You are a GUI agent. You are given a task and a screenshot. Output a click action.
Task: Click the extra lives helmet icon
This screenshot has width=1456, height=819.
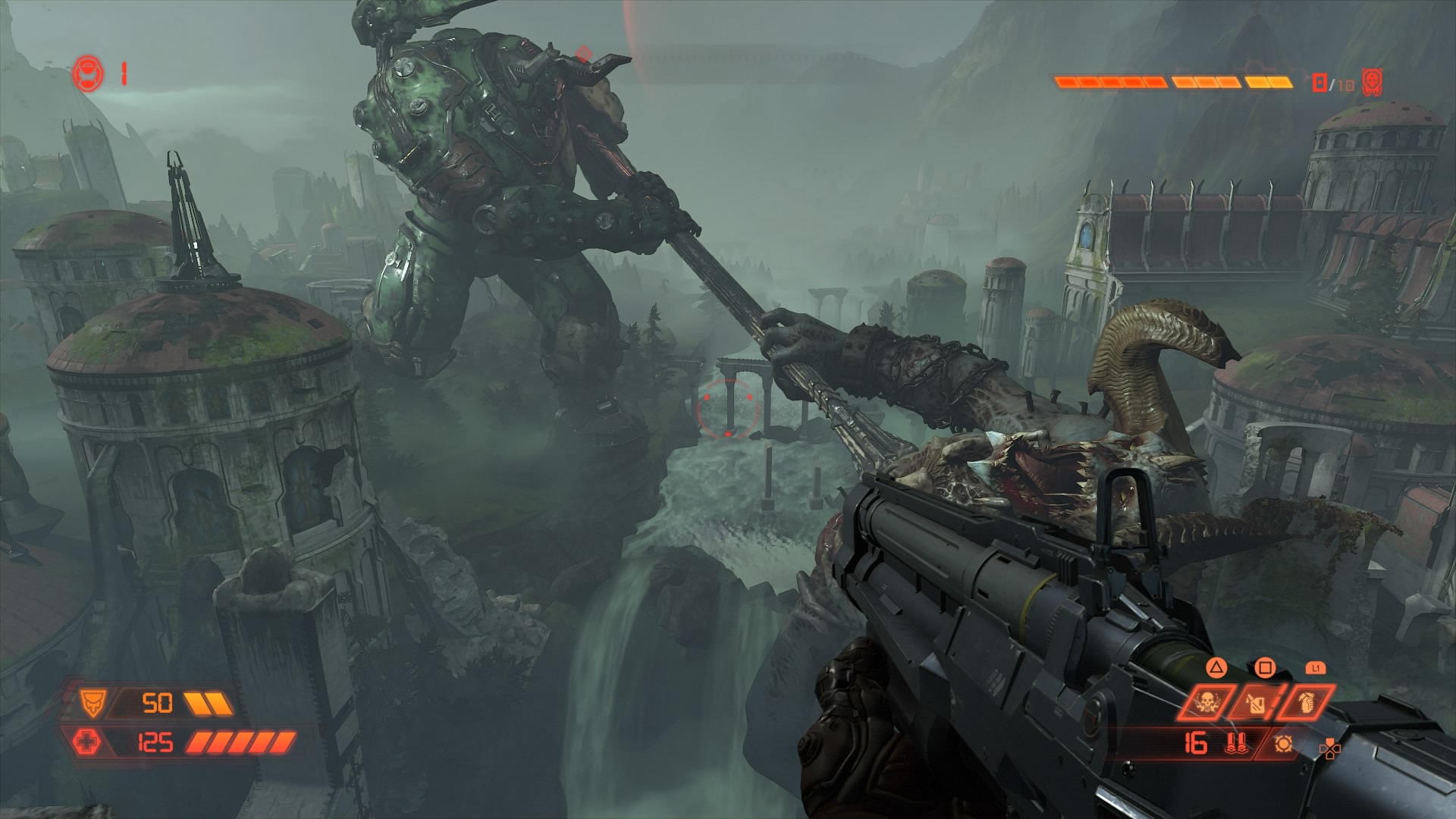click(87, 74)
